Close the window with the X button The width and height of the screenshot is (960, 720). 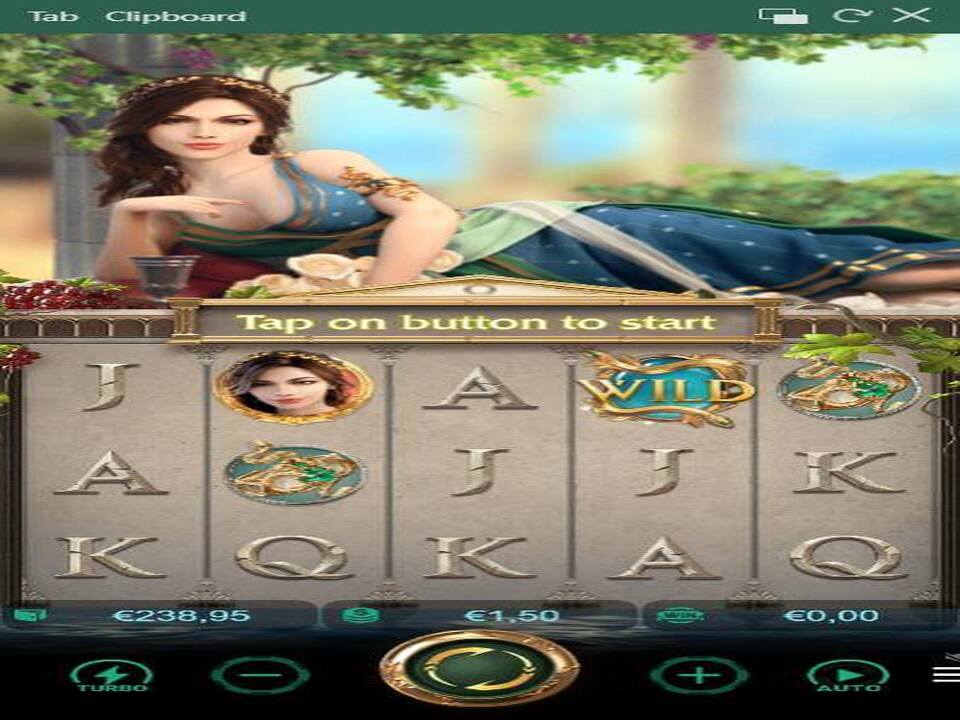911,15
